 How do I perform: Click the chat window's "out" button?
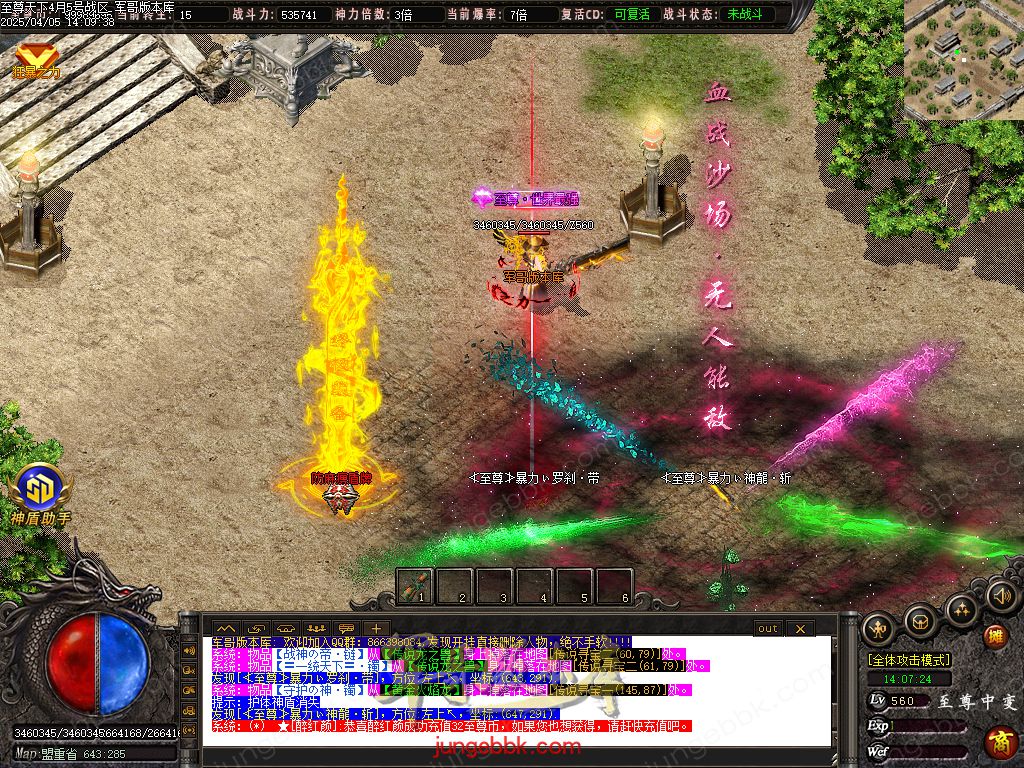click(x=767, y=629)
